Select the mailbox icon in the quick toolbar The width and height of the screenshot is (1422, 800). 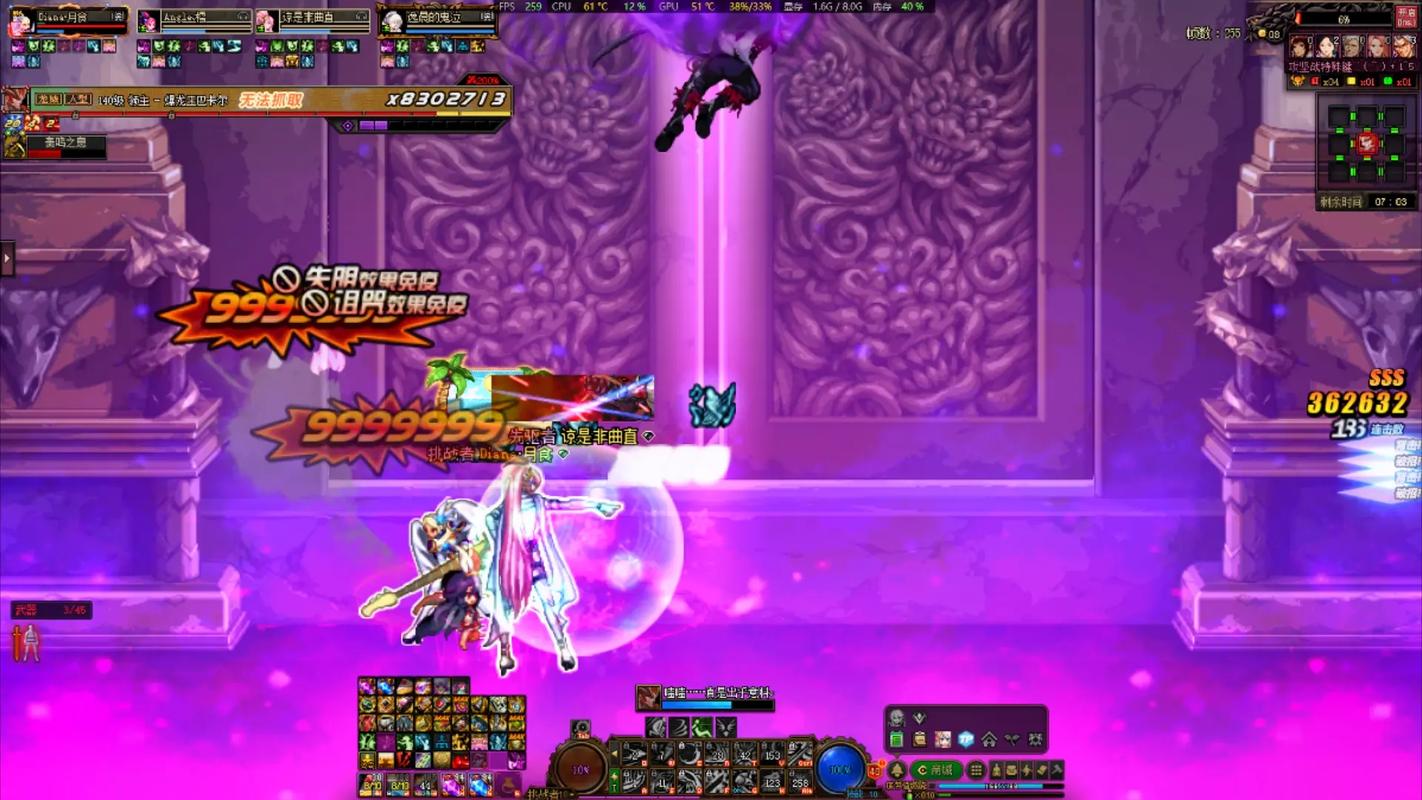(1010, 769)
